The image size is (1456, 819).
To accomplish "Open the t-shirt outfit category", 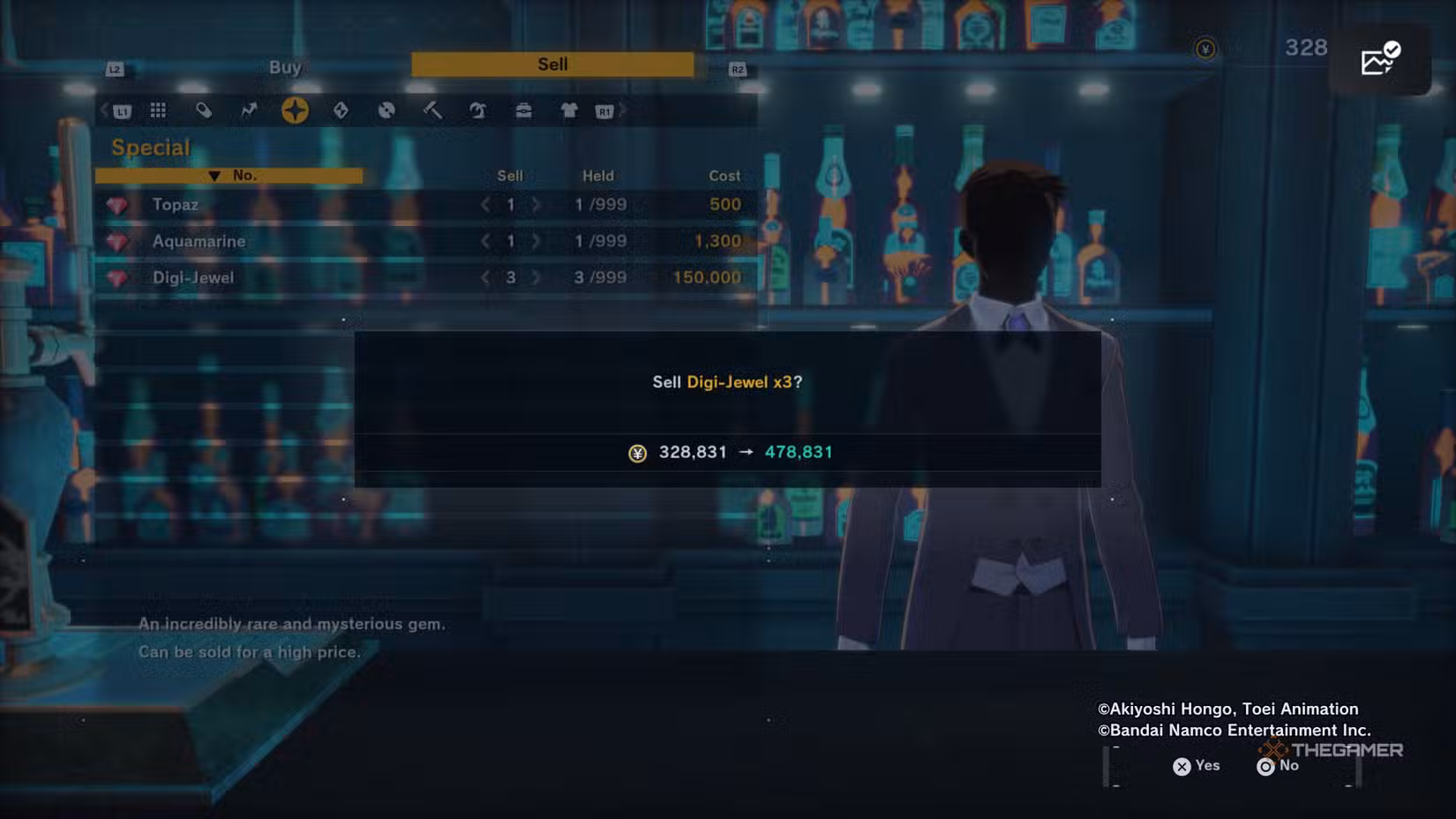I will (569, 110).
